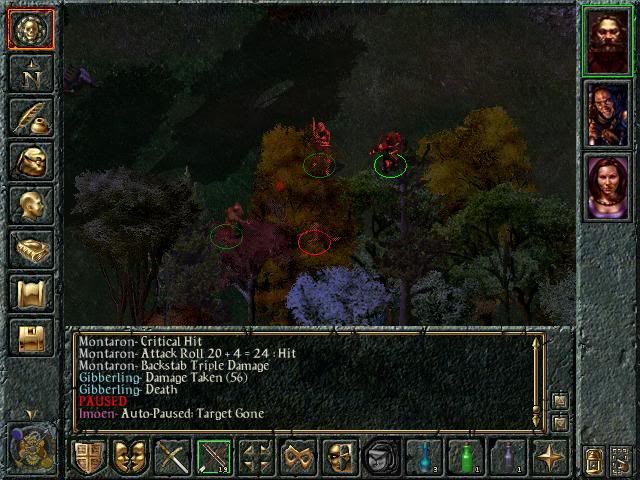640x480 pixels.
Task: Select Imoen's portrait
Action: [x=608, y=187]
